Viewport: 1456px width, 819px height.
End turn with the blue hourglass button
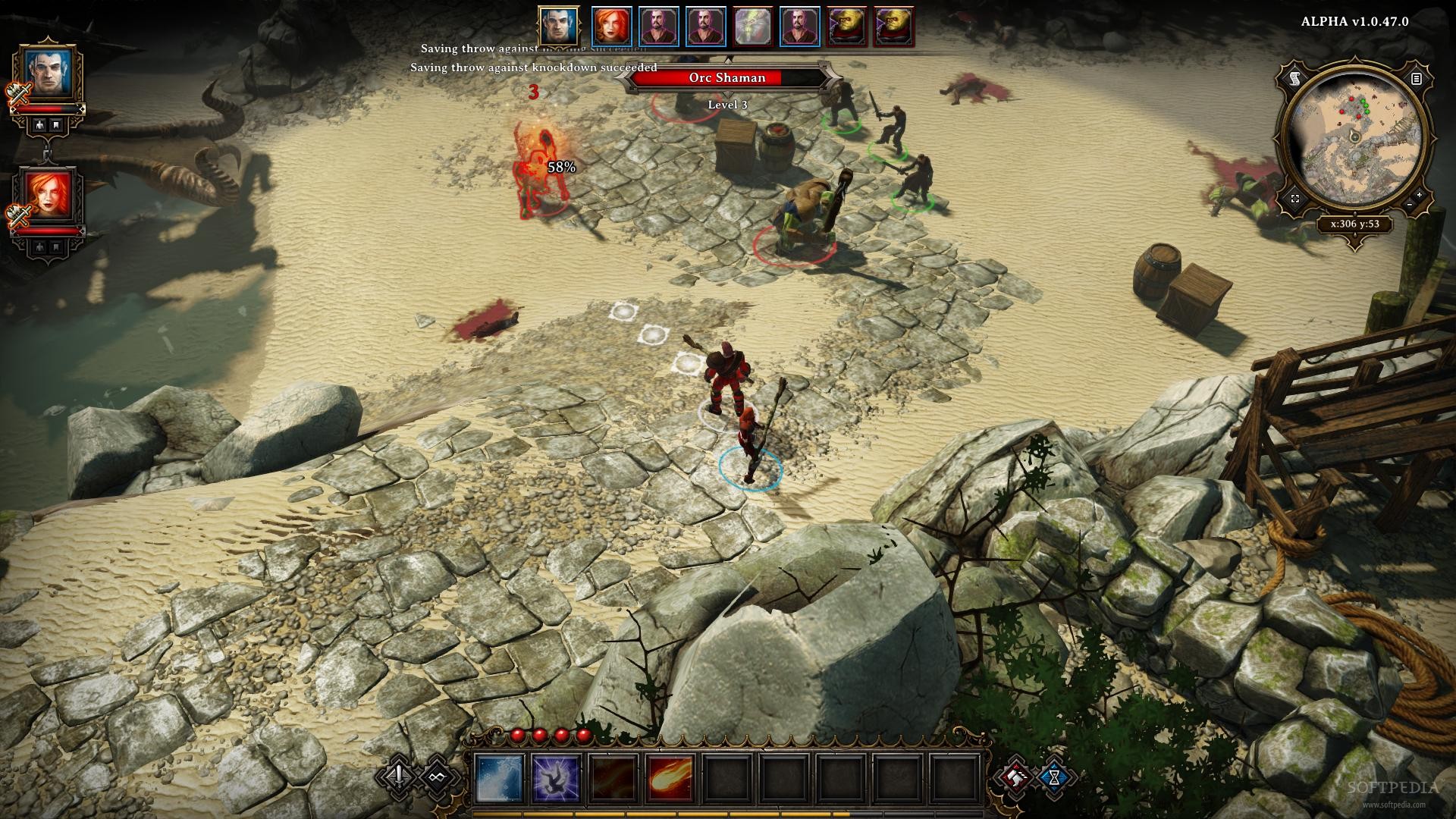coord(1054,777)
